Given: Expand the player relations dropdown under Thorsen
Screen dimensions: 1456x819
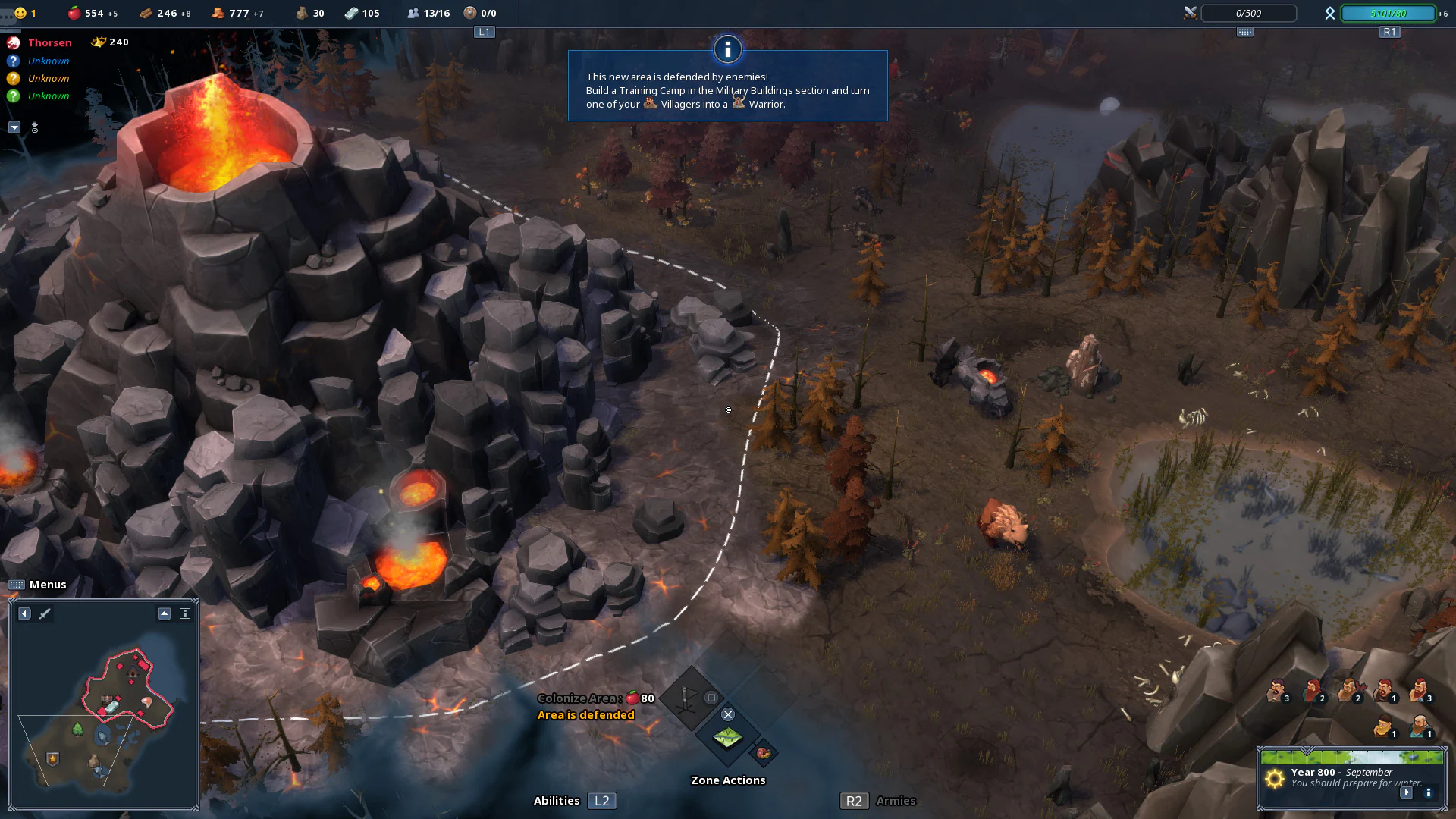Looking at the screenshot, I should tap(14, 127).
